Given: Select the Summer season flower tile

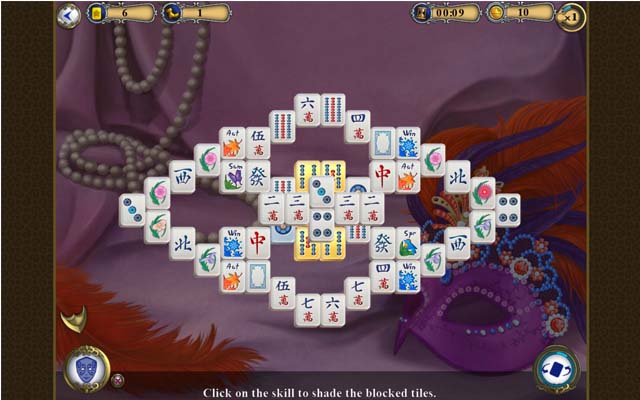Looking at the screenshot, I should [232, 177].
